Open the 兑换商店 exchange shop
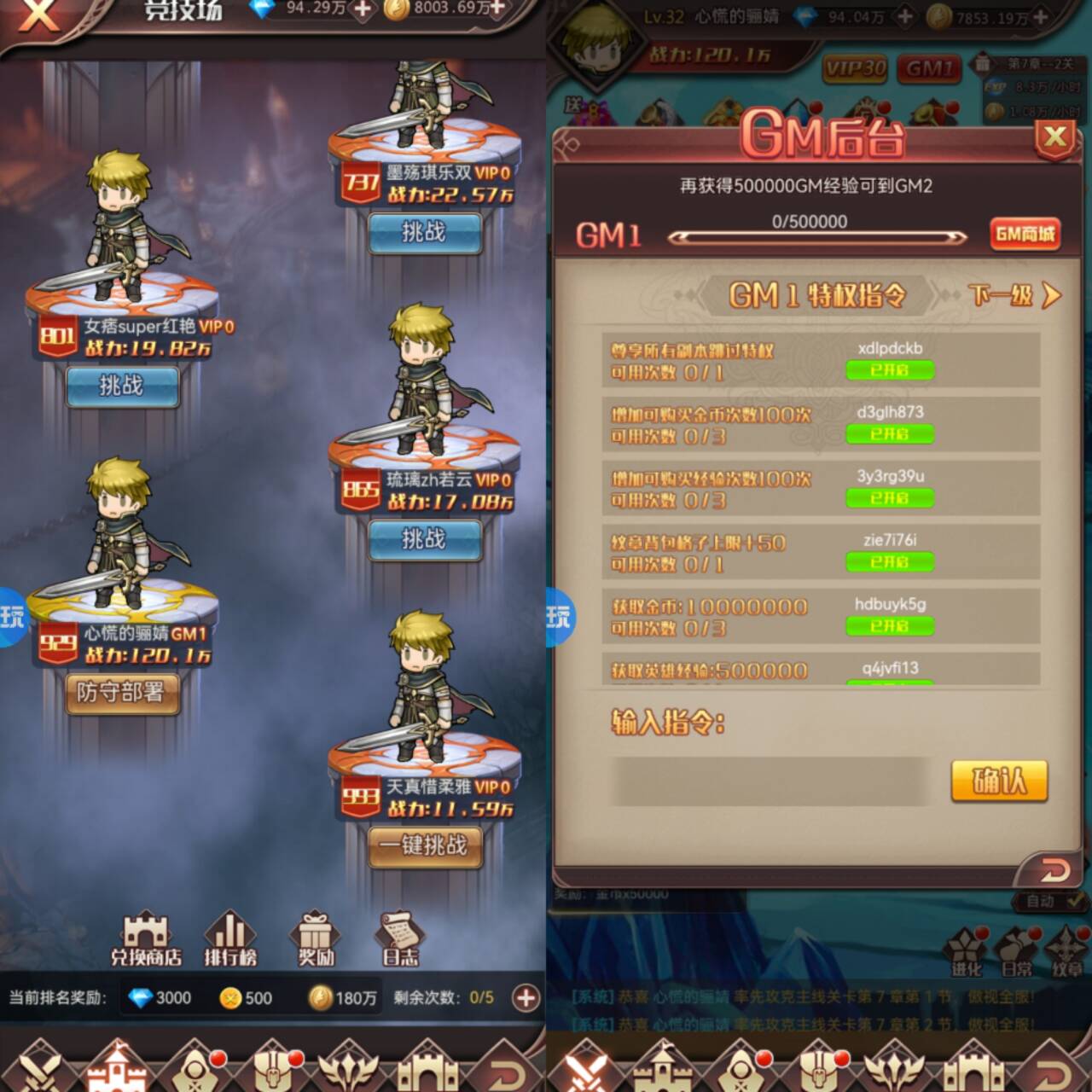The image size is (1092, 1092). coord(146,938)
